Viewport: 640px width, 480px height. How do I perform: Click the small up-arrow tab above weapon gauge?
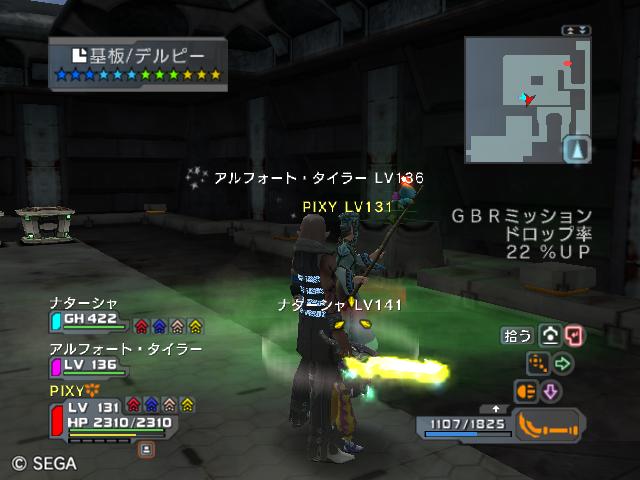[x=496, y=408]
